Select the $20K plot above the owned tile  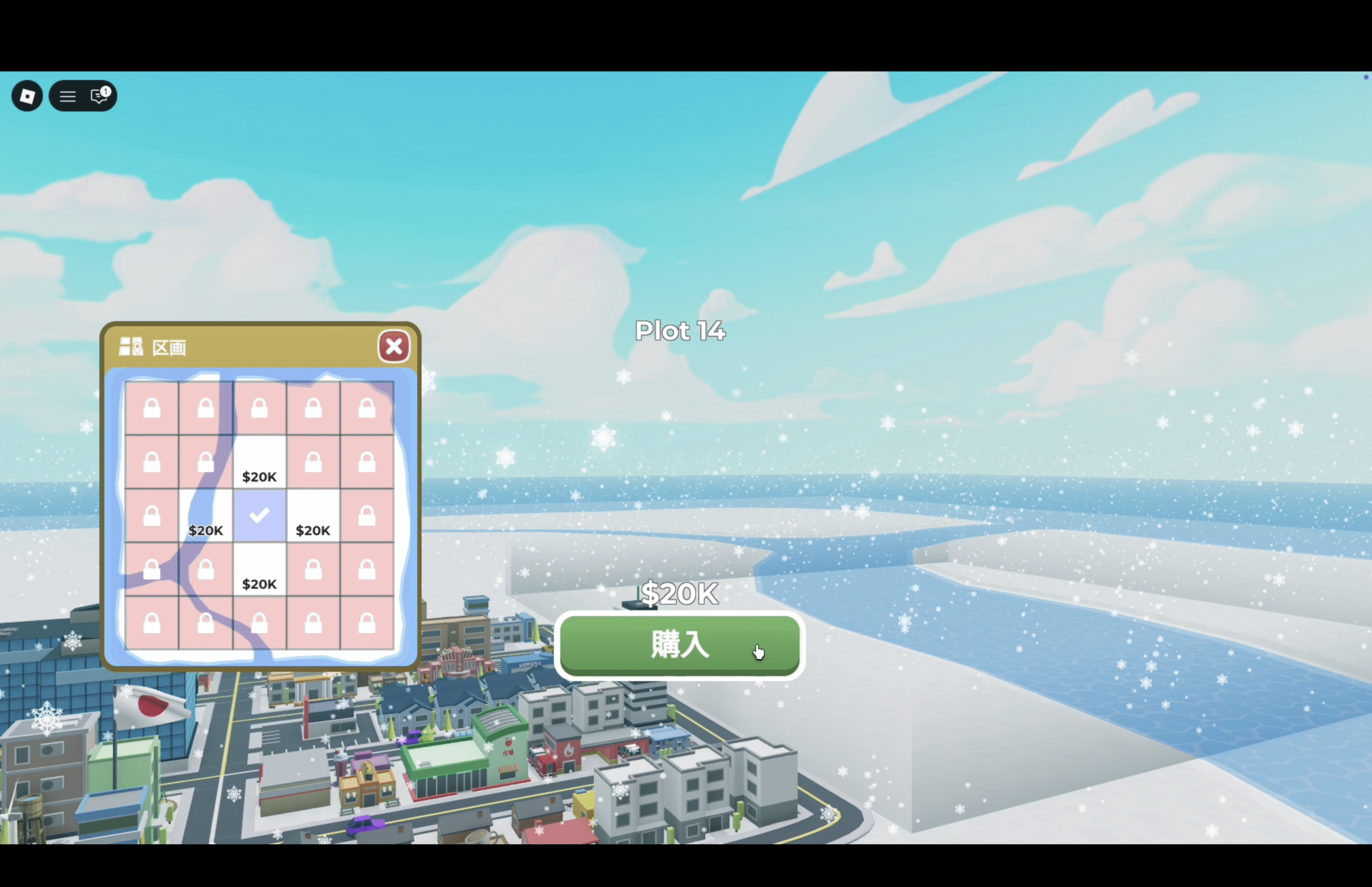(x=259, y=462)
